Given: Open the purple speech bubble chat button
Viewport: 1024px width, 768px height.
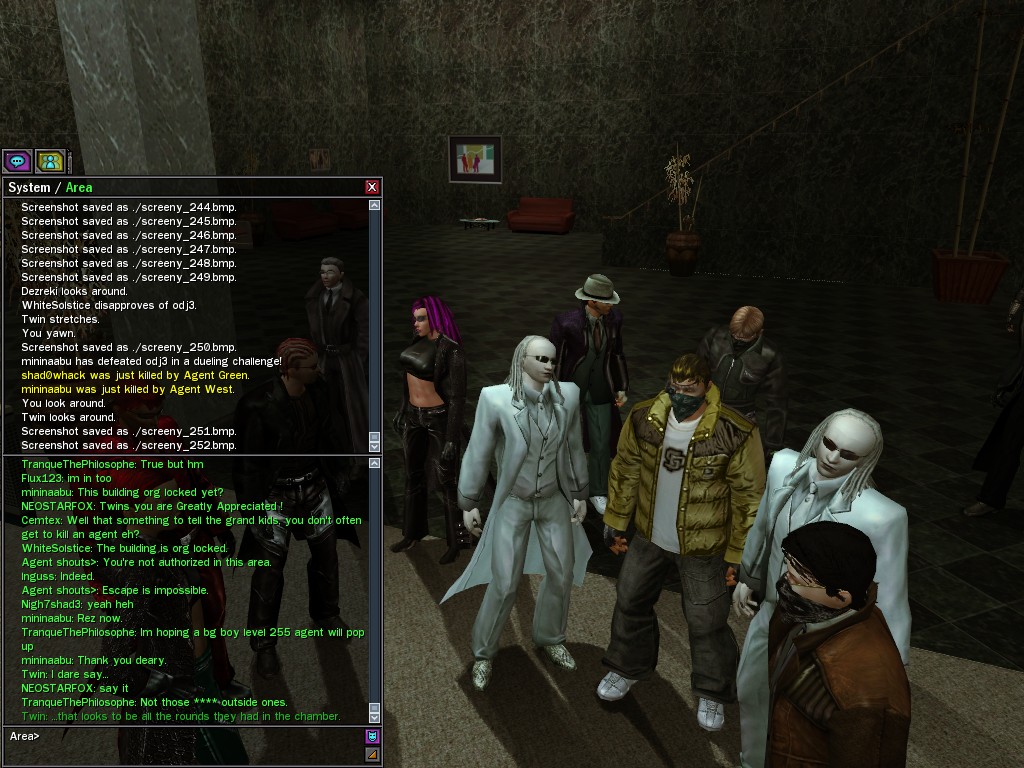Looking at the screenshot, I should click(x=17, y=160).
